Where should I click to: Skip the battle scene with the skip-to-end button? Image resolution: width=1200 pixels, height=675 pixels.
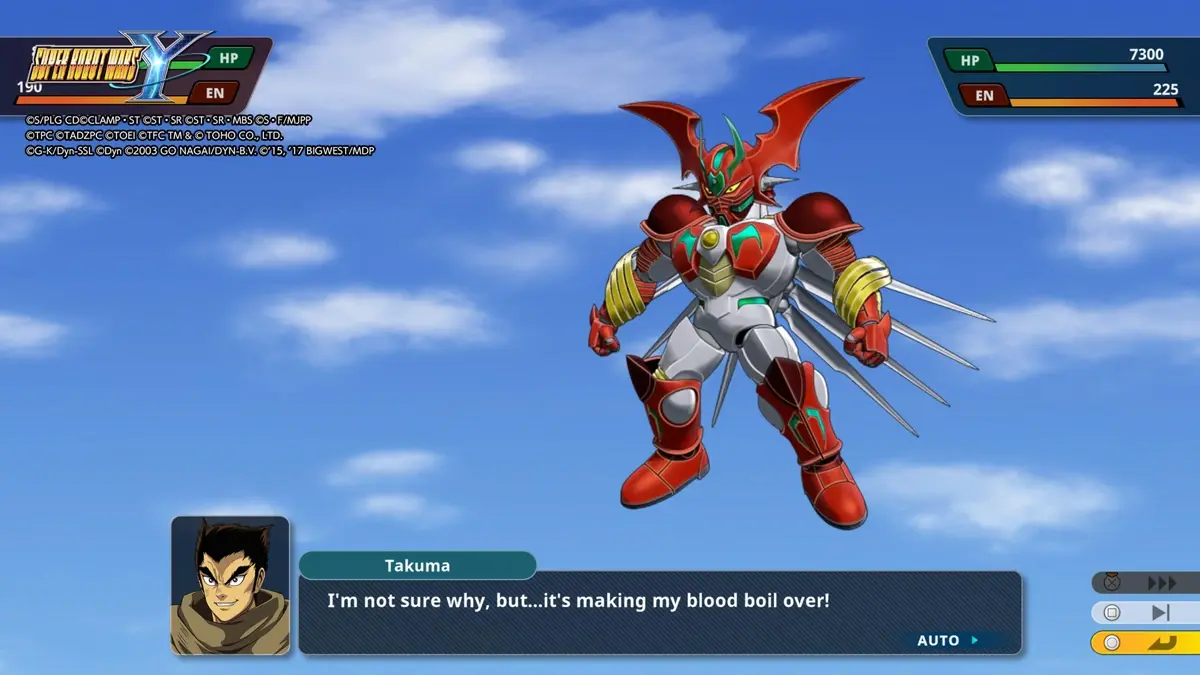pos(1160,613)
